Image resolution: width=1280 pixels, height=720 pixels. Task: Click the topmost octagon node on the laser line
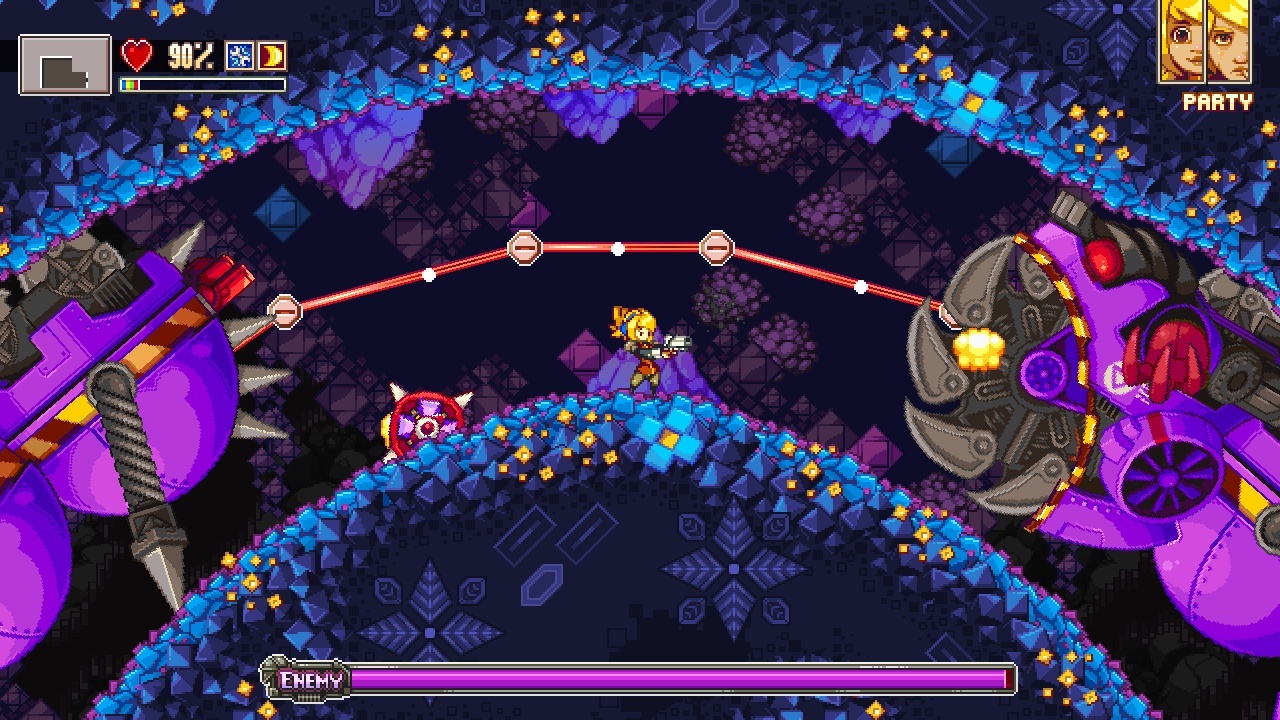(x=524, y=246)
